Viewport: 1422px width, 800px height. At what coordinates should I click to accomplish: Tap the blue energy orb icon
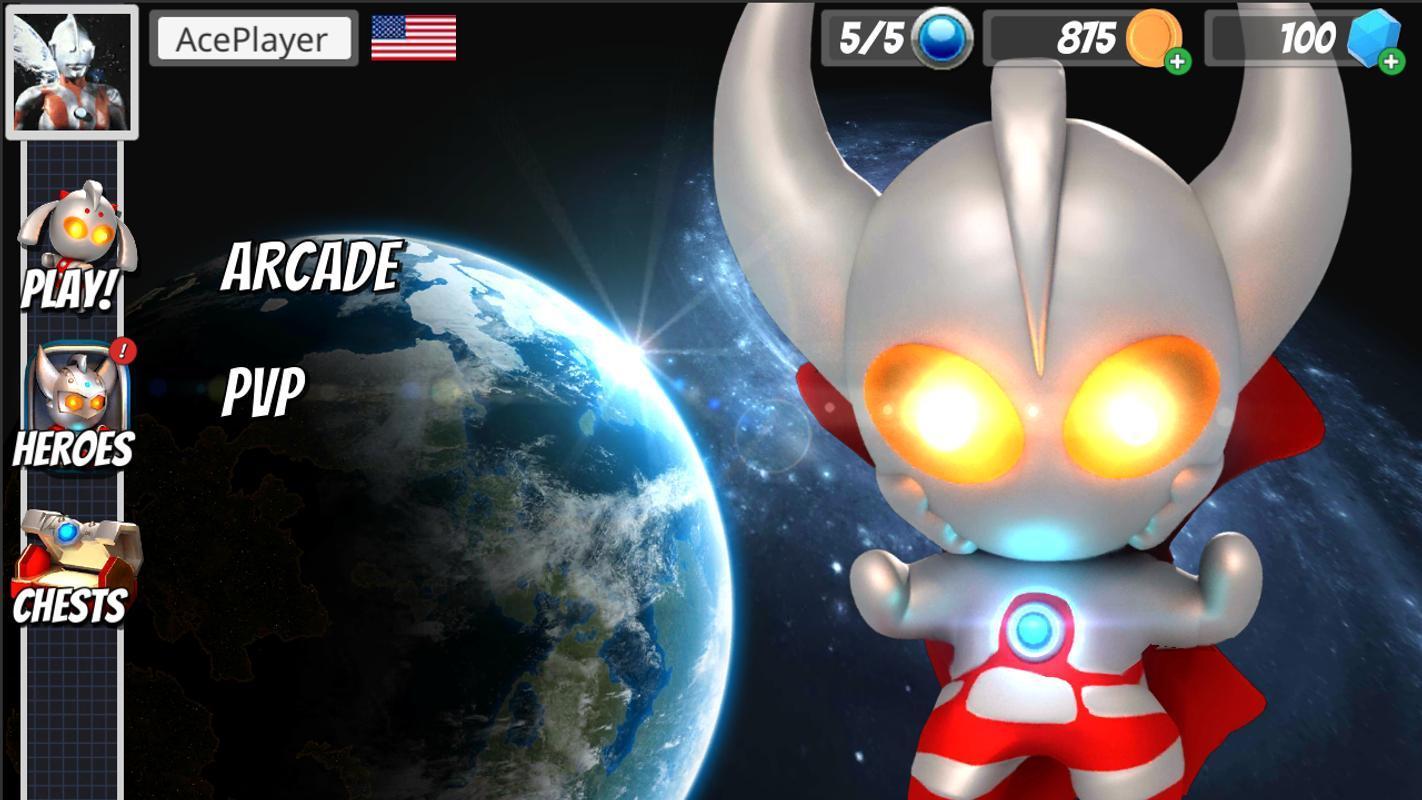tap(944, 39)
